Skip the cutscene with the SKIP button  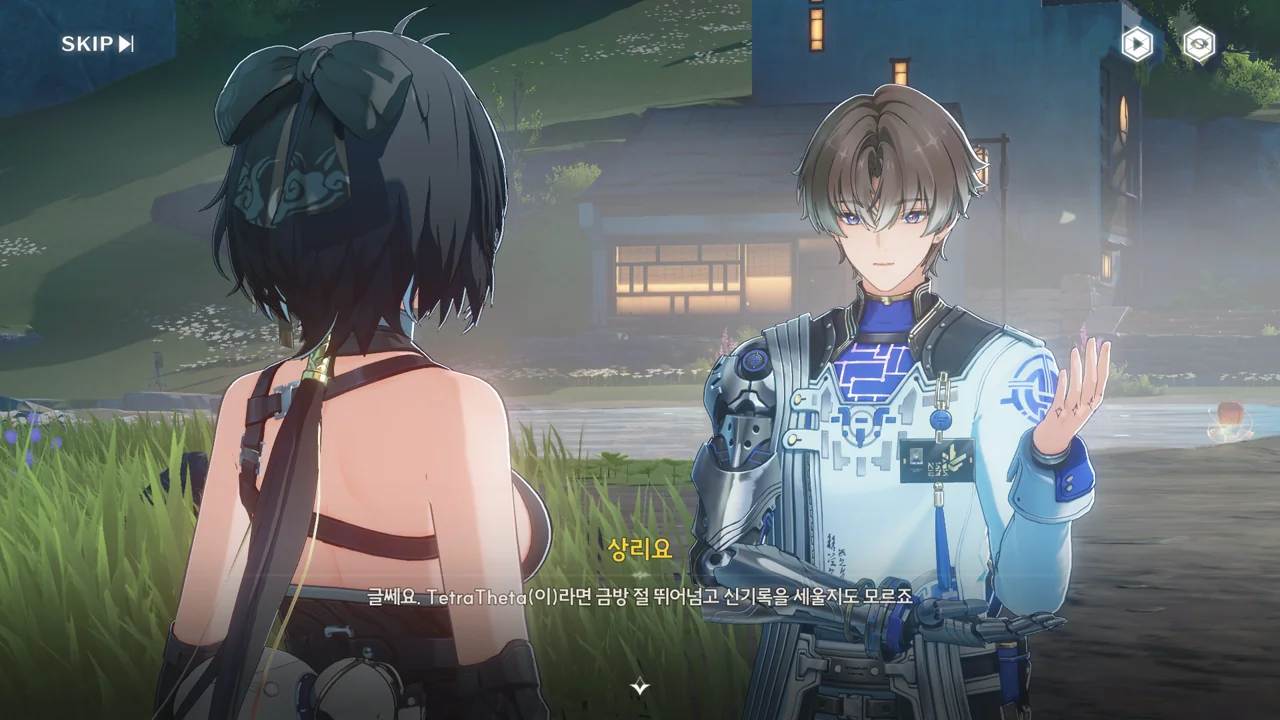97,44
